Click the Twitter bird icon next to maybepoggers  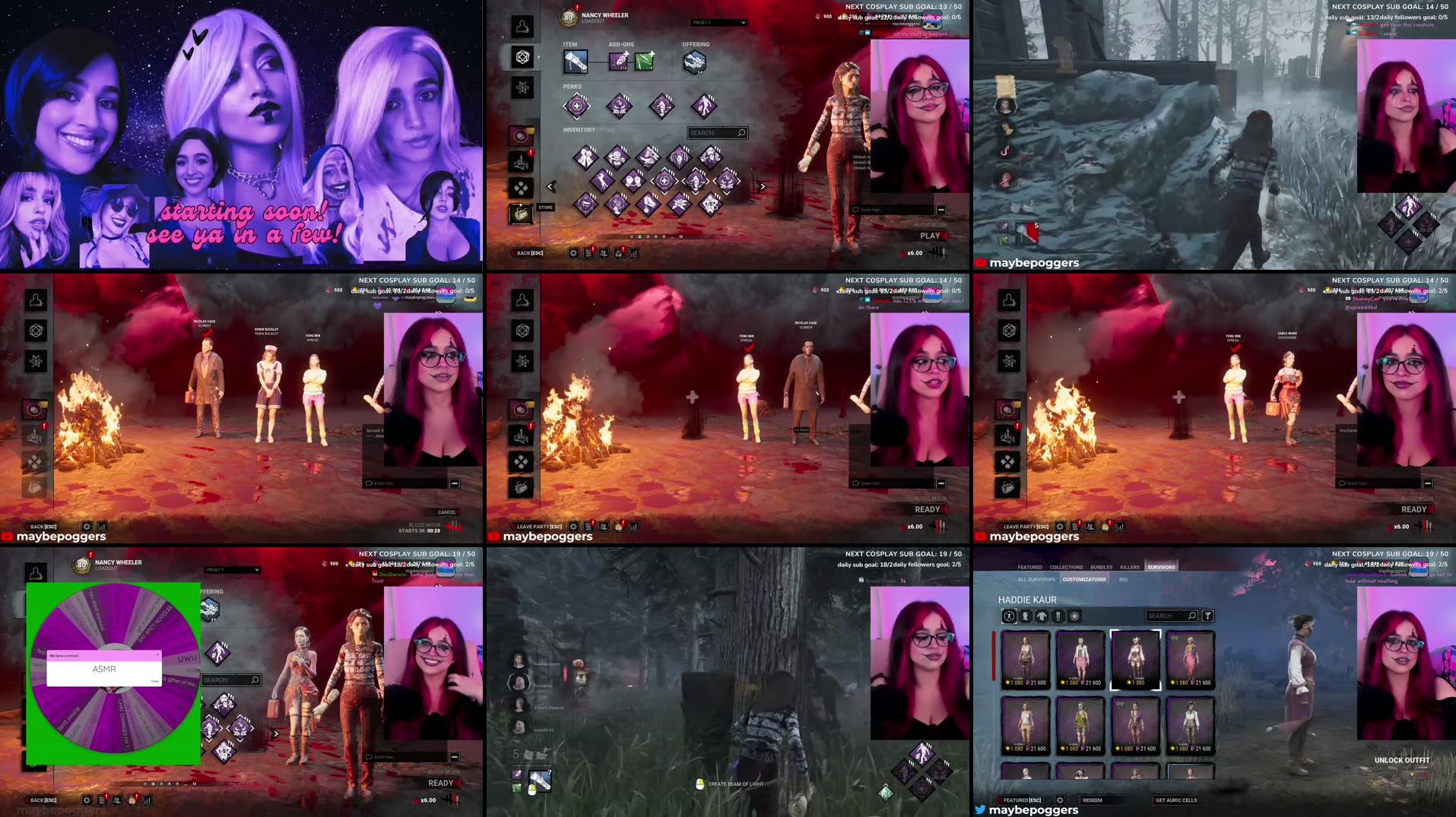[980, 809]
